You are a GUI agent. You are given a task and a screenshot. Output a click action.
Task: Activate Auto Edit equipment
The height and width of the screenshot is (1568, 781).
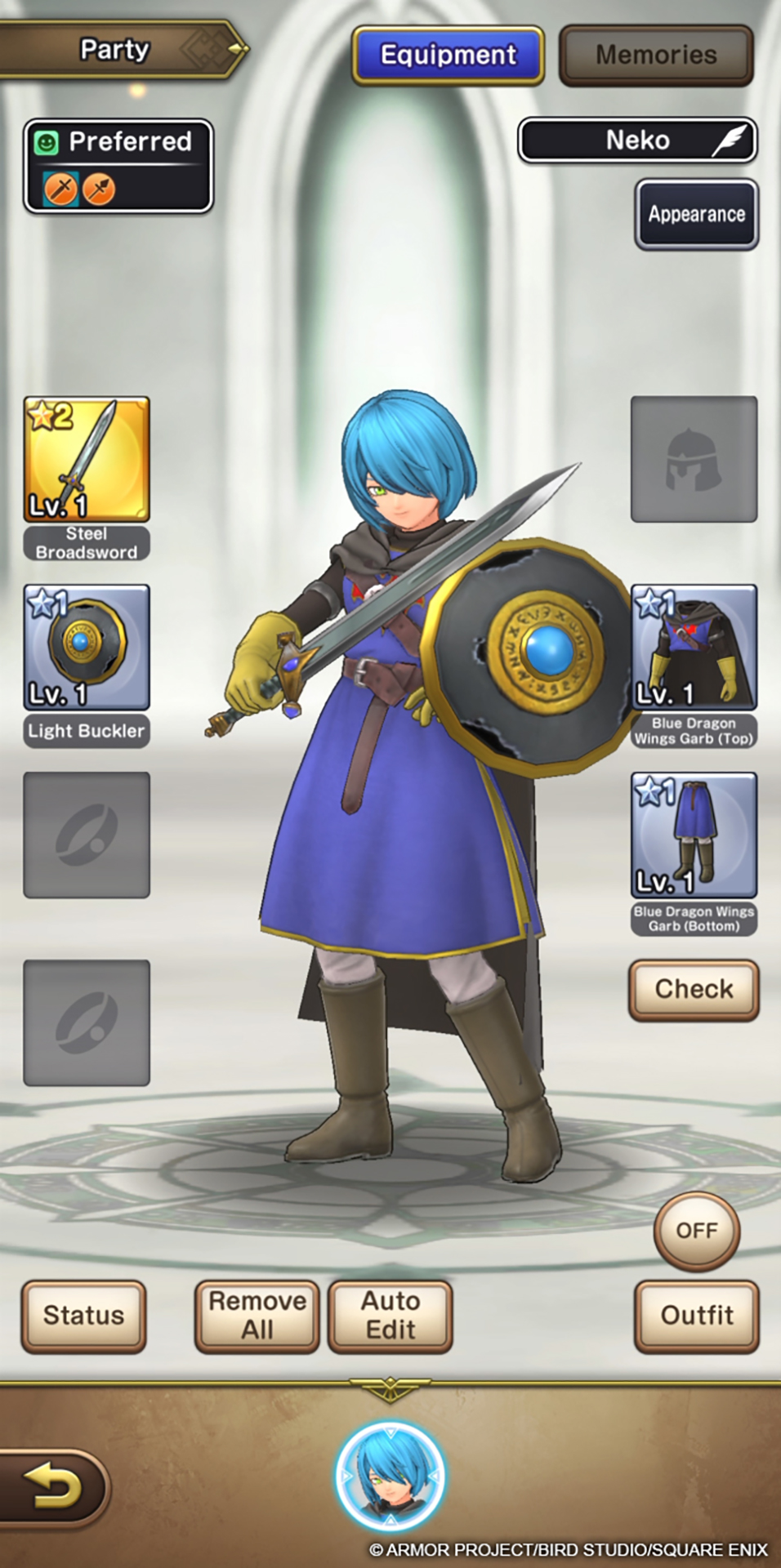390,1316
